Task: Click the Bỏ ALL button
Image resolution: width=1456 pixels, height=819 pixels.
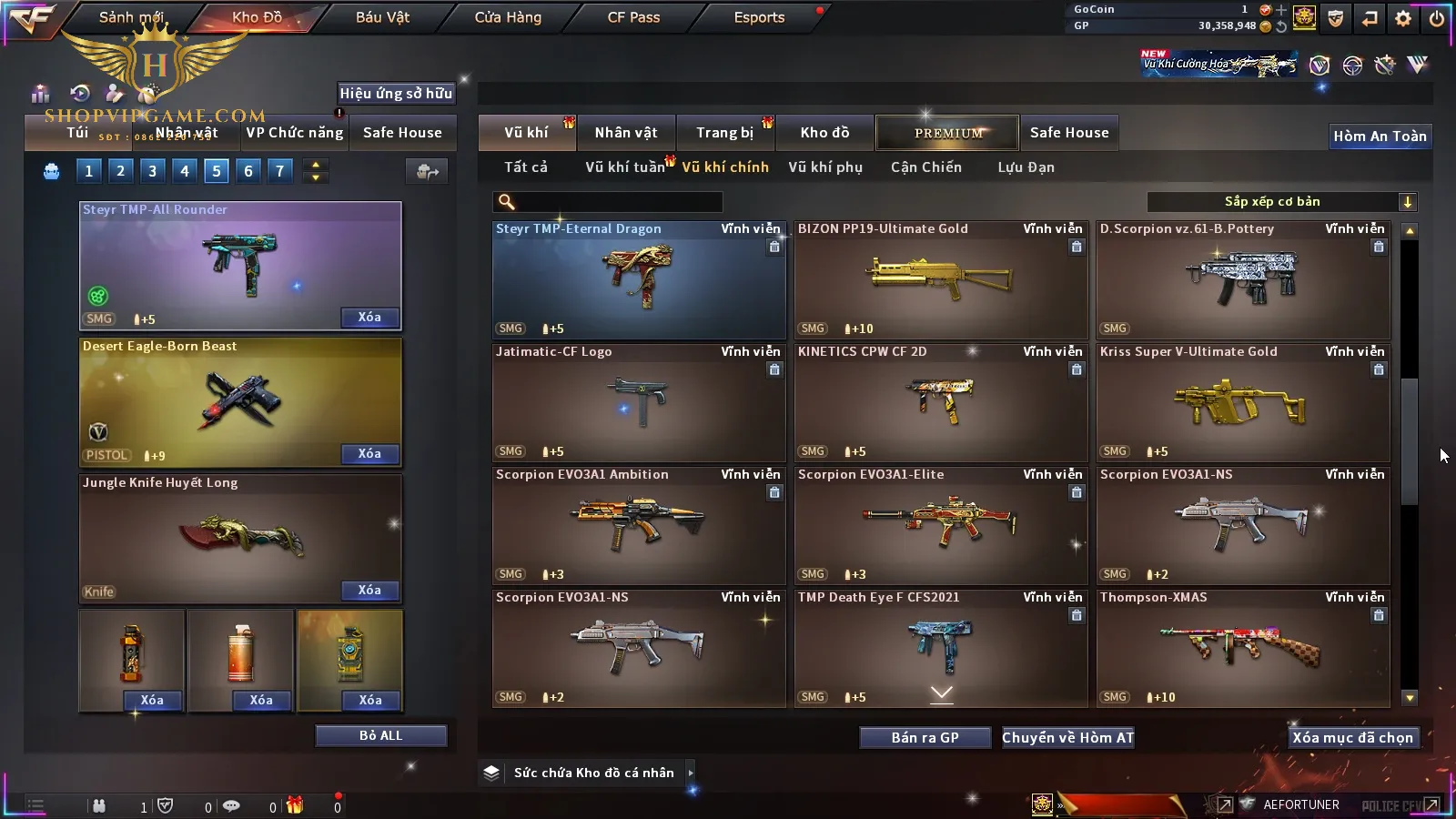Action: click(380, 736)
